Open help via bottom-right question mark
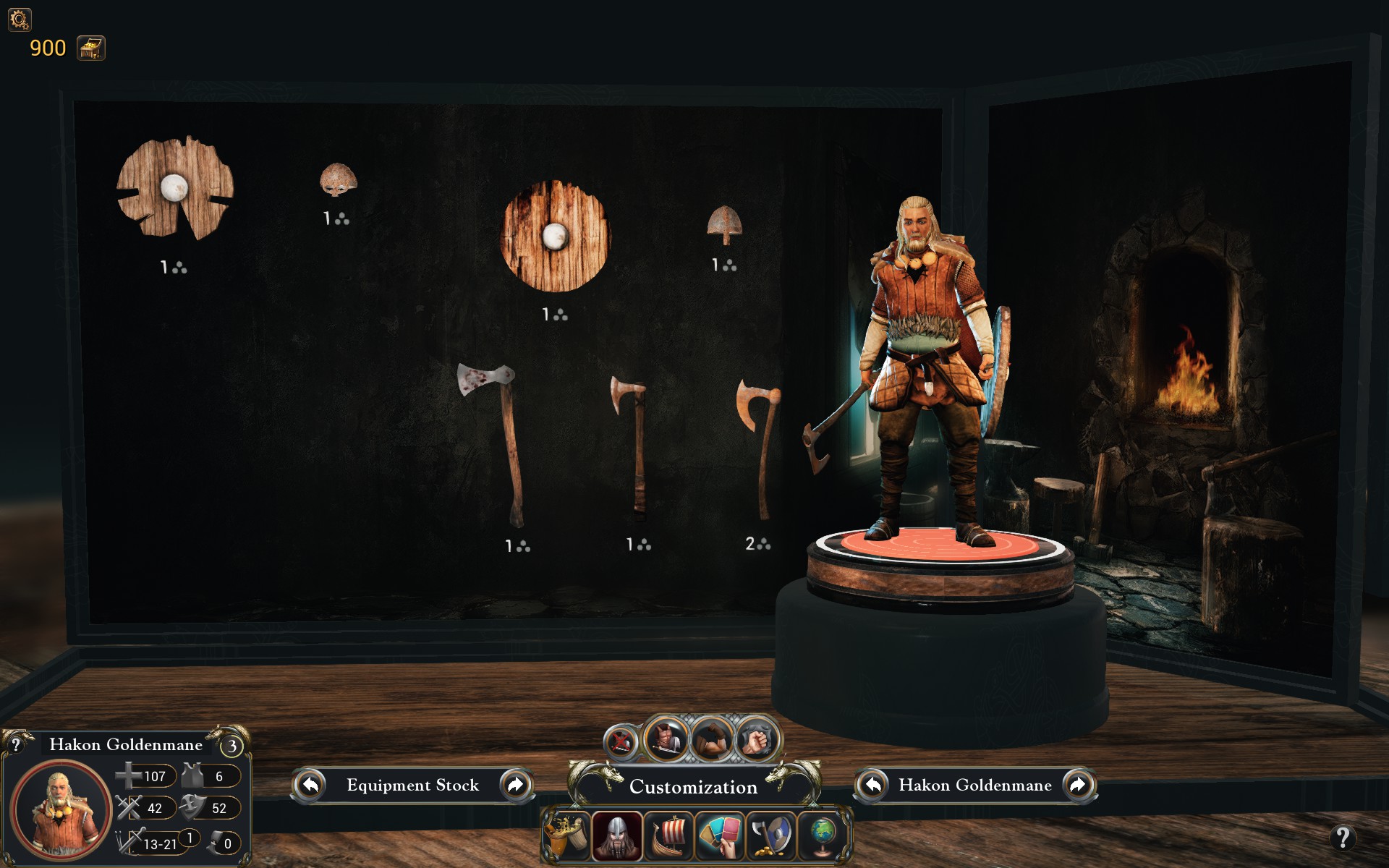Screen dimensions: 1389x868 click(1343, 838)
